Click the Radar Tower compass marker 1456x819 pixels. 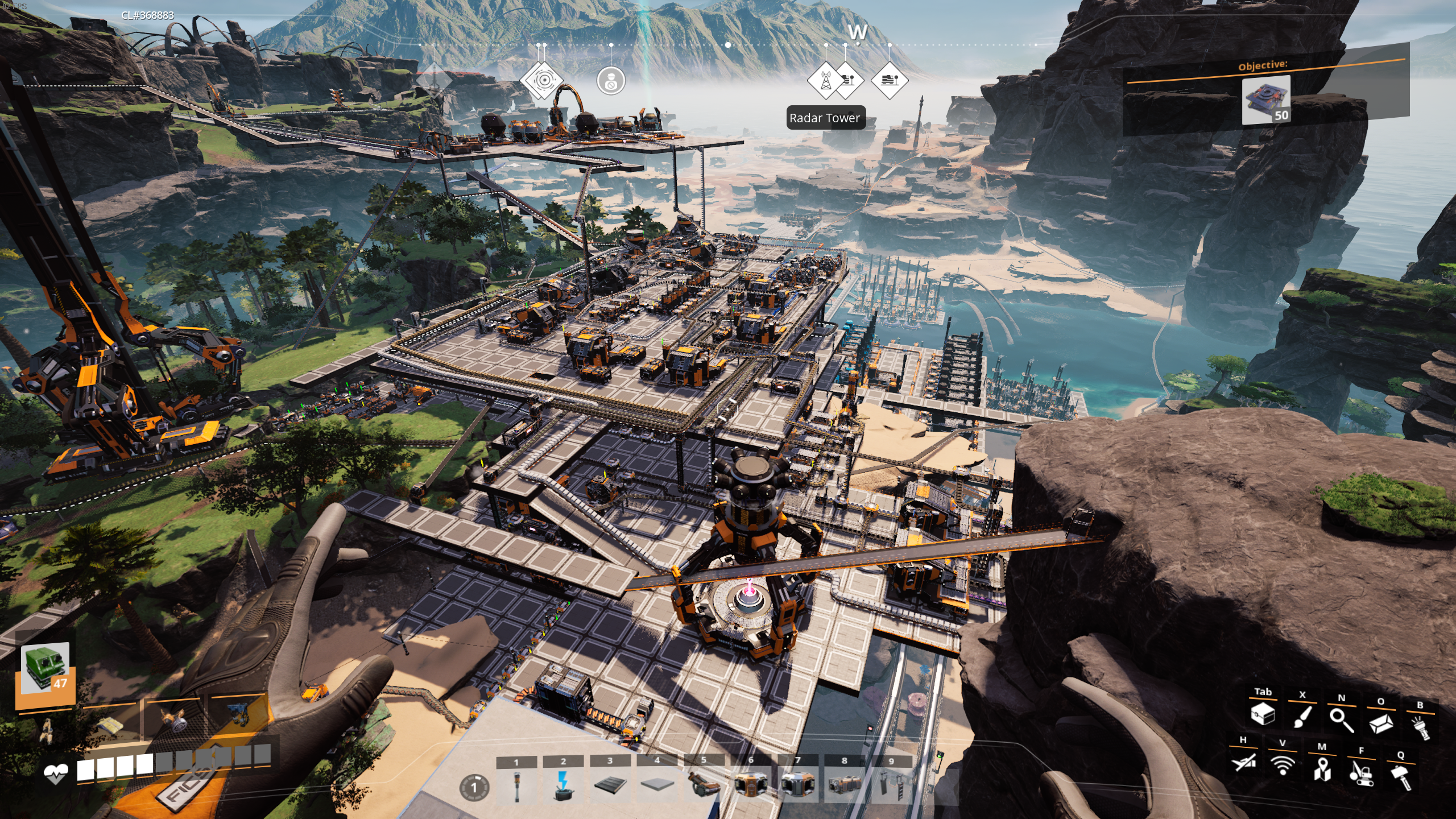(x=825, y=80)
